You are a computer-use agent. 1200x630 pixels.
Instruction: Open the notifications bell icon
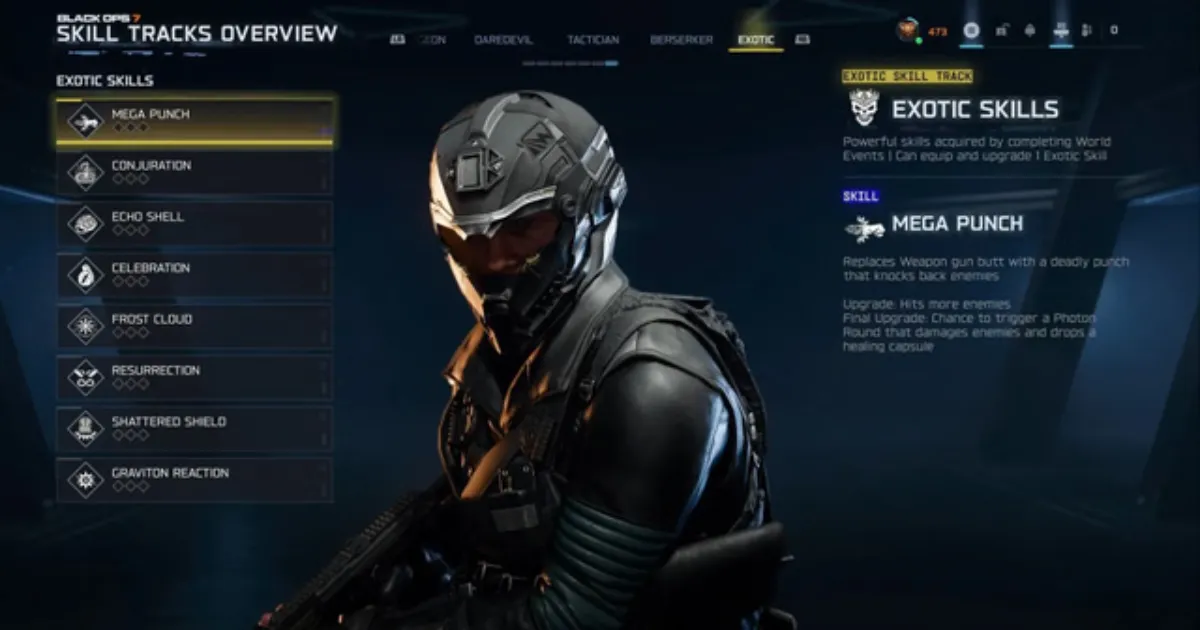(x=1030, y=31)
